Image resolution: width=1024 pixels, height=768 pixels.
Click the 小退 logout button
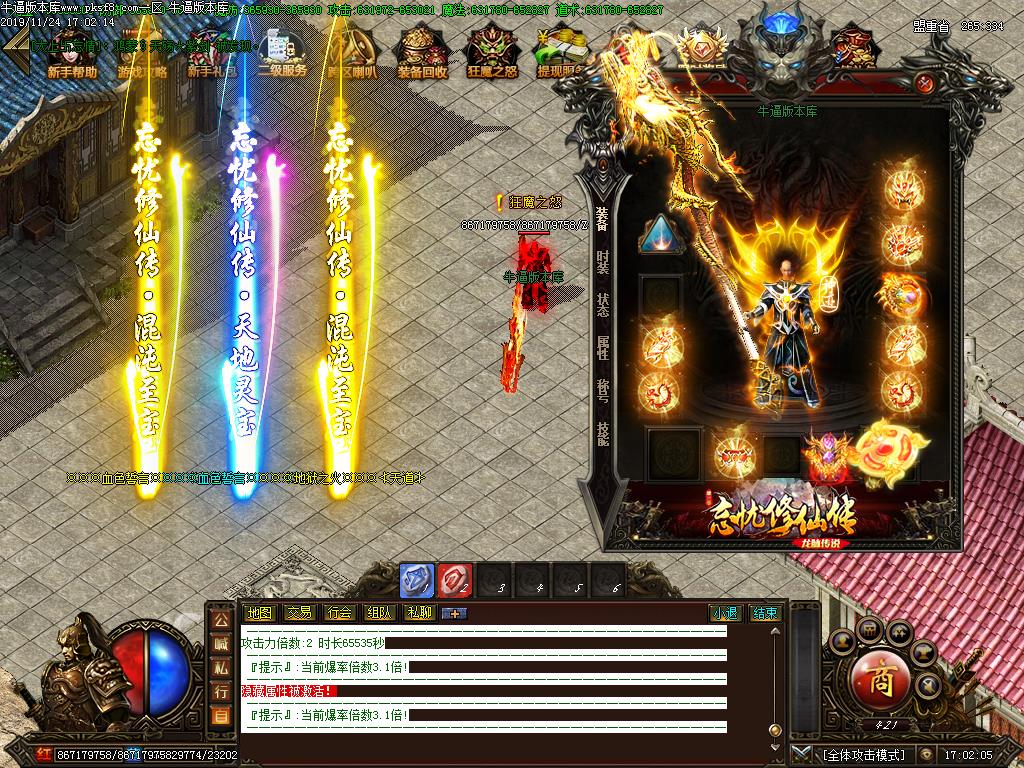(x=725, y=613)
